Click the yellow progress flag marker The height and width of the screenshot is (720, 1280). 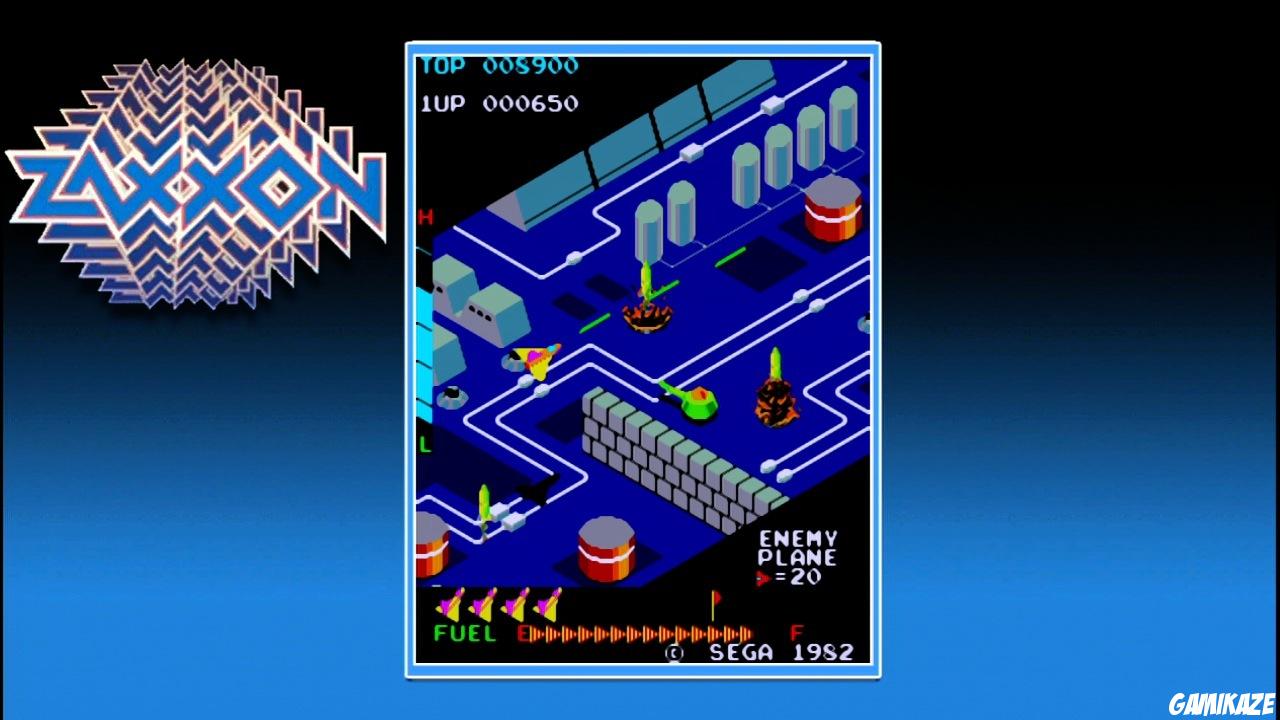(712, 601)
